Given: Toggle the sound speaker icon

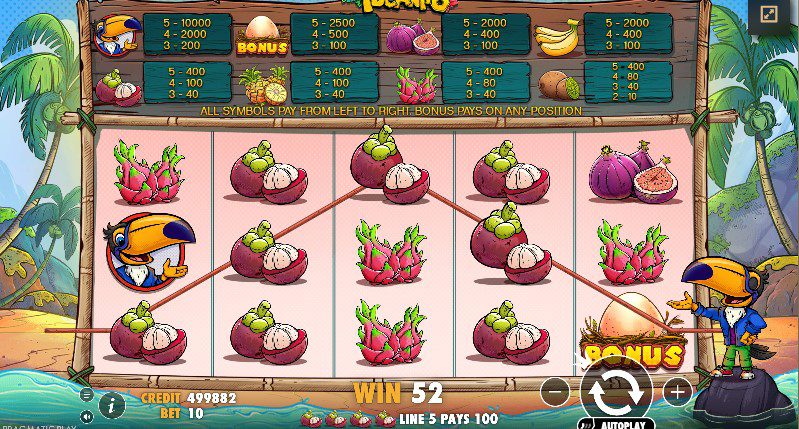Looking at the screenshot, I should coord(87,415).
